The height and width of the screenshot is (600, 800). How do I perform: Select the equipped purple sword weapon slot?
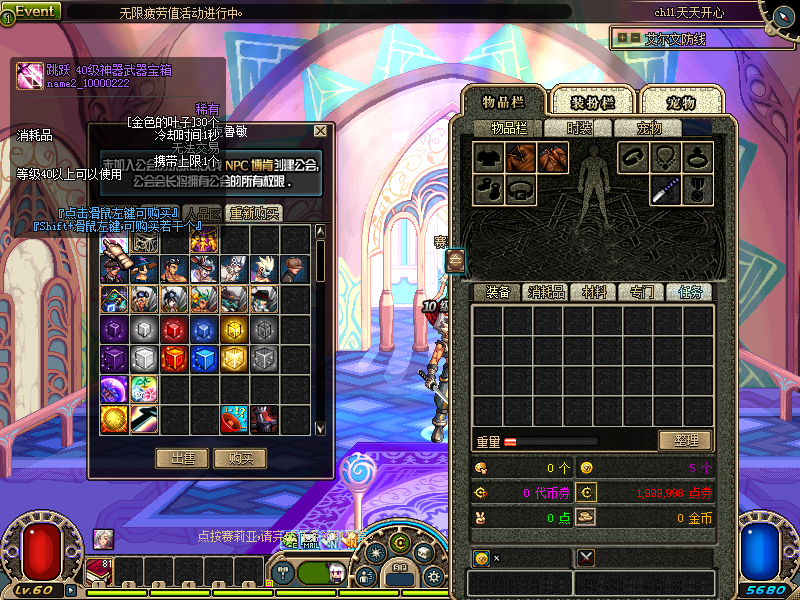[x=665, y=188]
